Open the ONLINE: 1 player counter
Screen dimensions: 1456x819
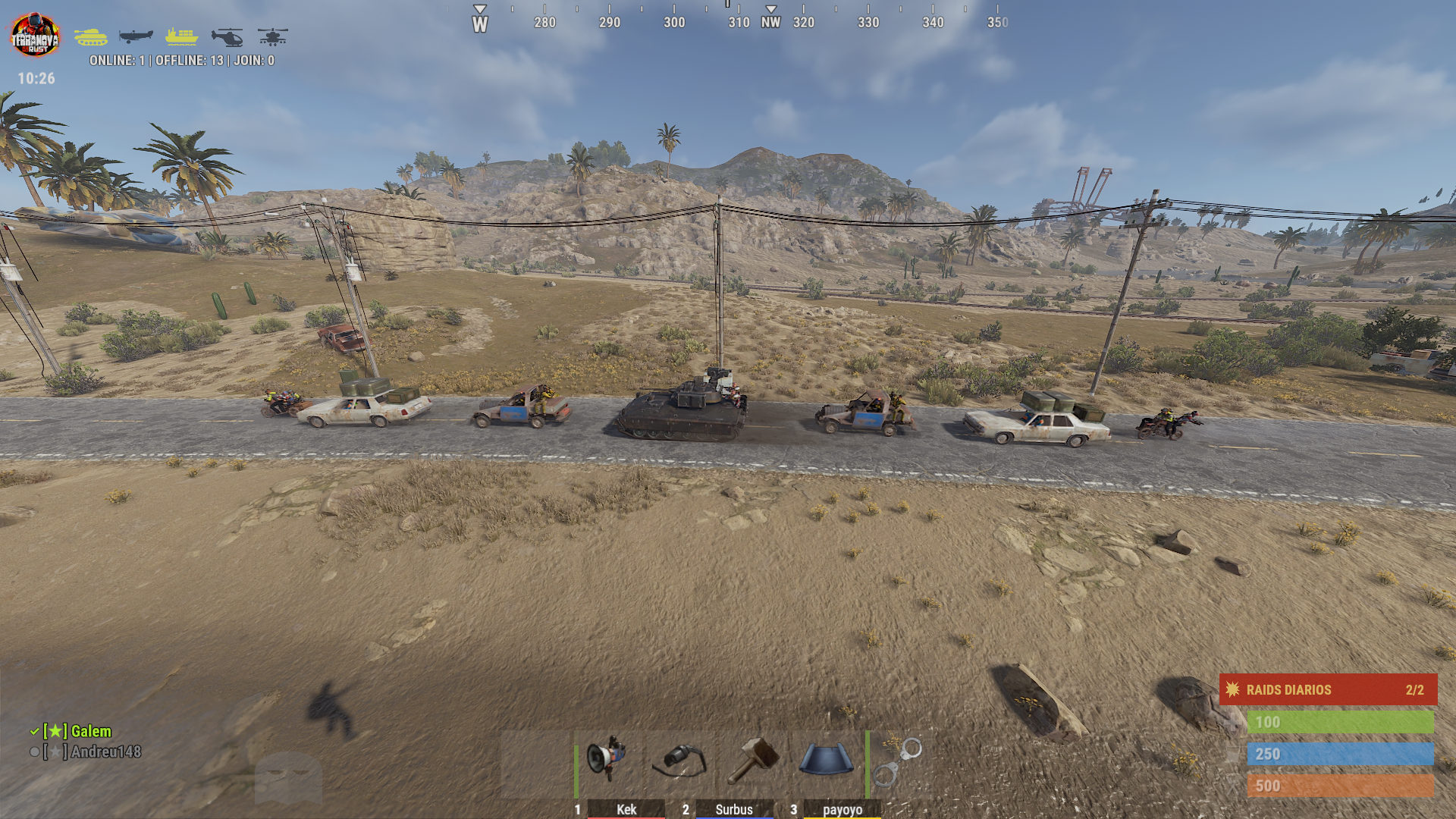coord(118,61)
